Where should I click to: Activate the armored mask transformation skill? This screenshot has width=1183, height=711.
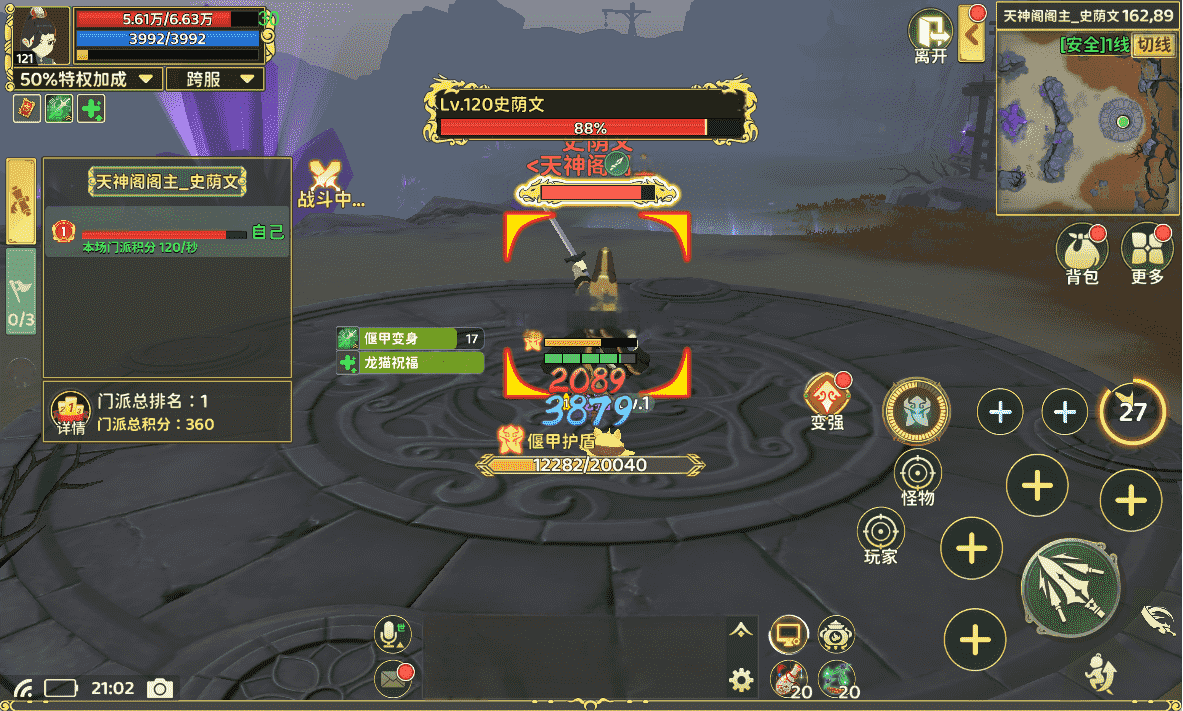click(x=916, y=411)
